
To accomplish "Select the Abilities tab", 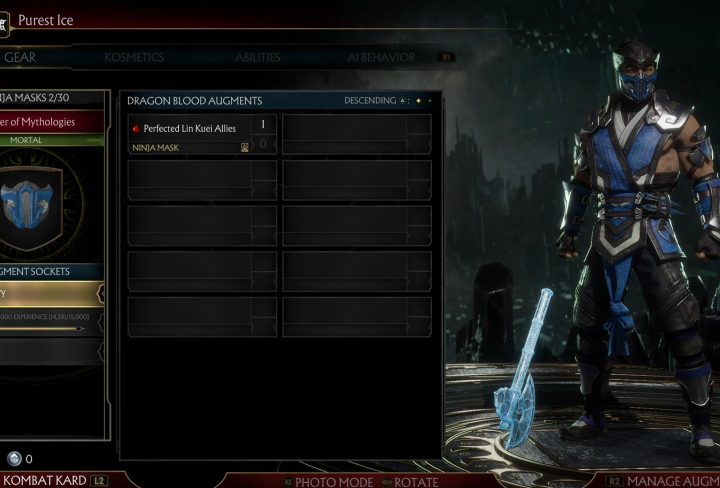I will pos(257,57).
